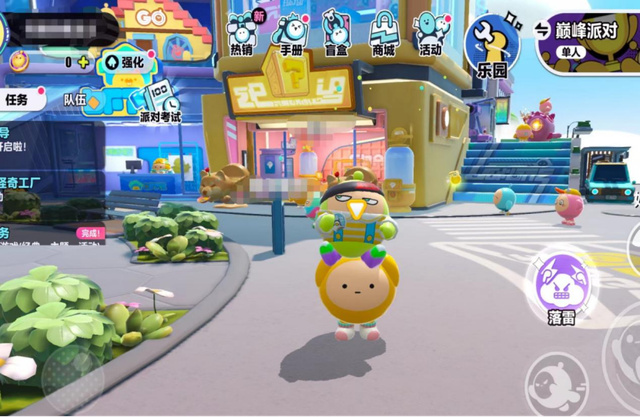Activate the 落雷 thunder skill

click(559, 284)
